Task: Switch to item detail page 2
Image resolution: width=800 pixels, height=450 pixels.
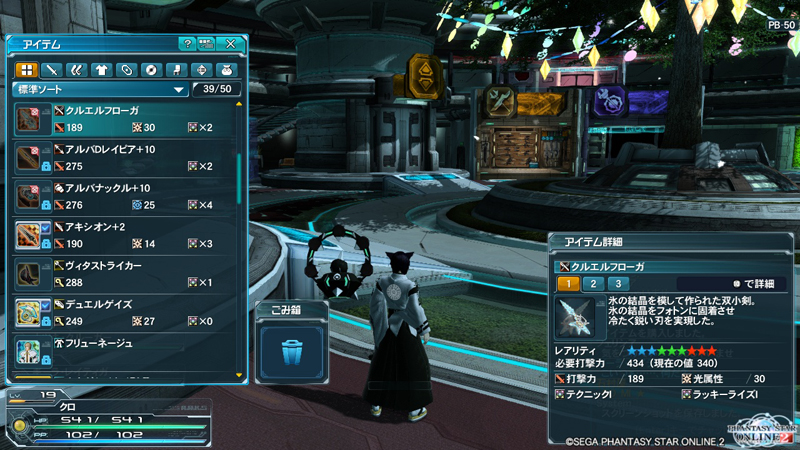Action: [x=594, y=284]
